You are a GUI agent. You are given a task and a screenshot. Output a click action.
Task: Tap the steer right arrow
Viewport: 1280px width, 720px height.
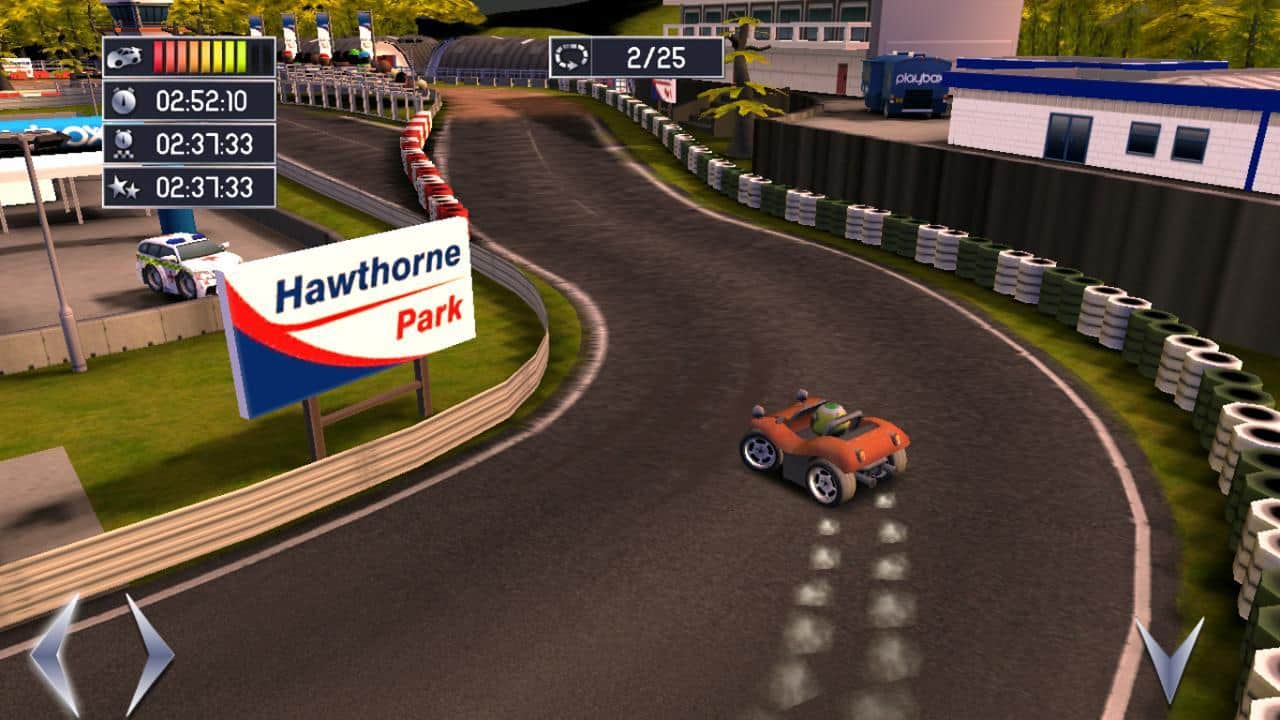148,655
